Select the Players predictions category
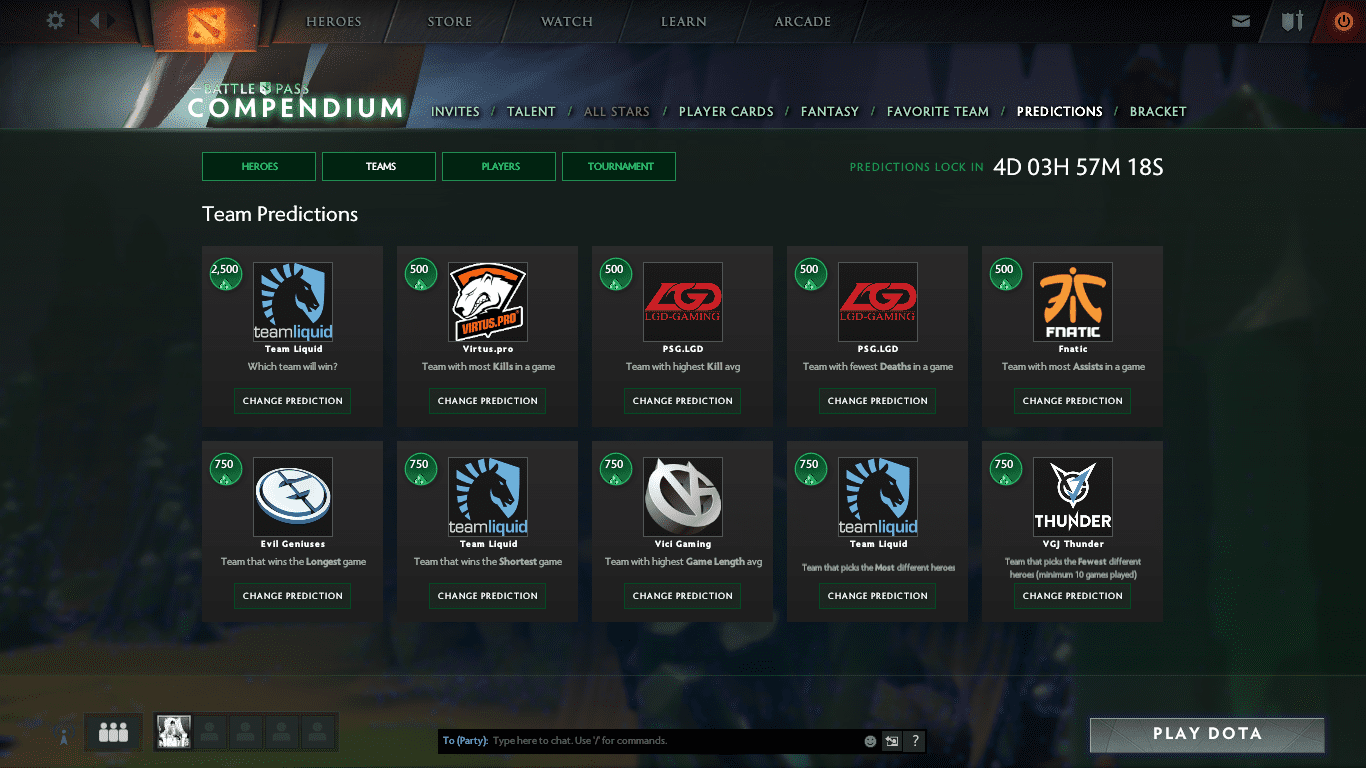 click(x=499, y=167)
